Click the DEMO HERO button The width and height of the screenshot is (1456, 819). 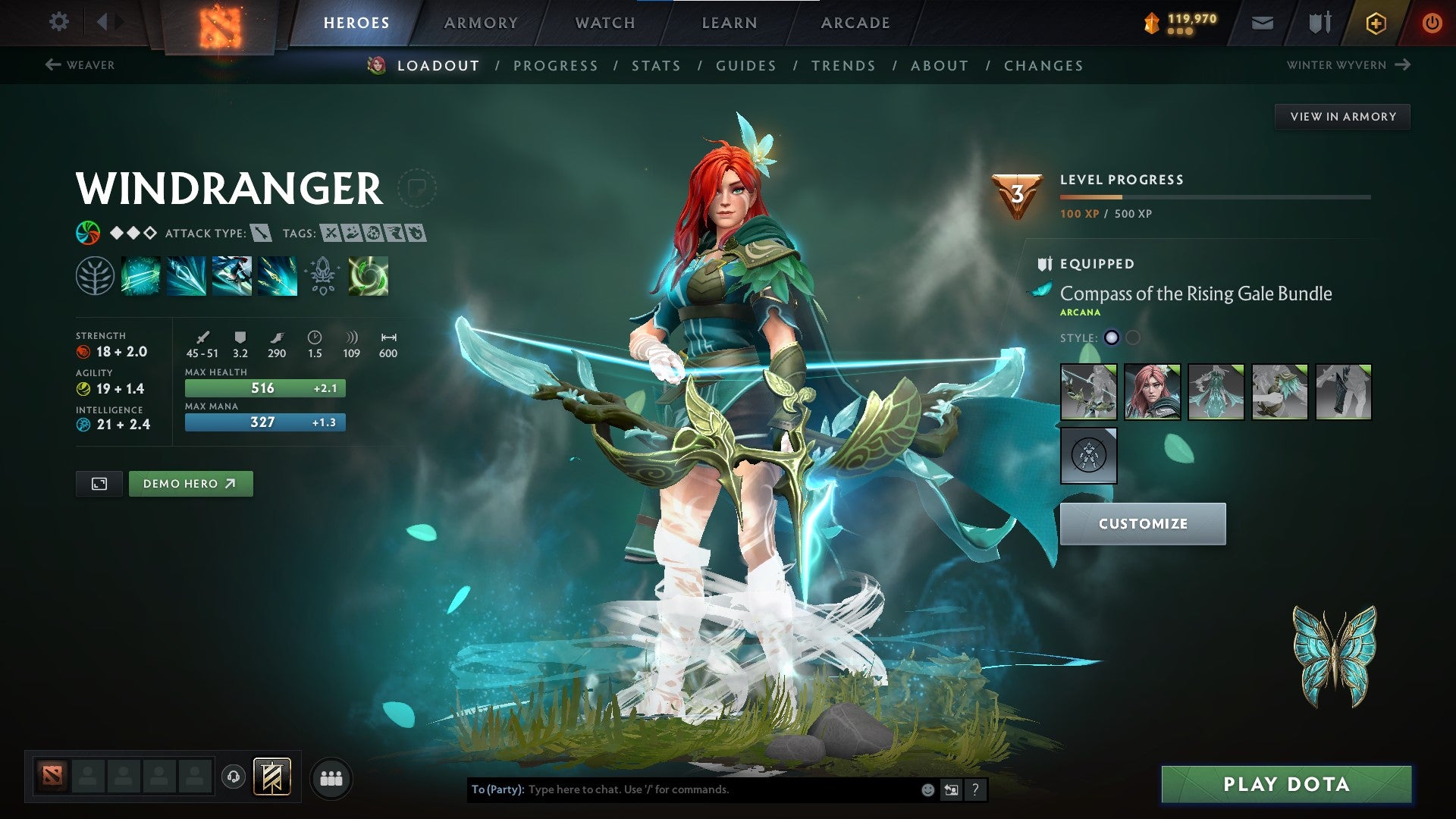[190, 483]
